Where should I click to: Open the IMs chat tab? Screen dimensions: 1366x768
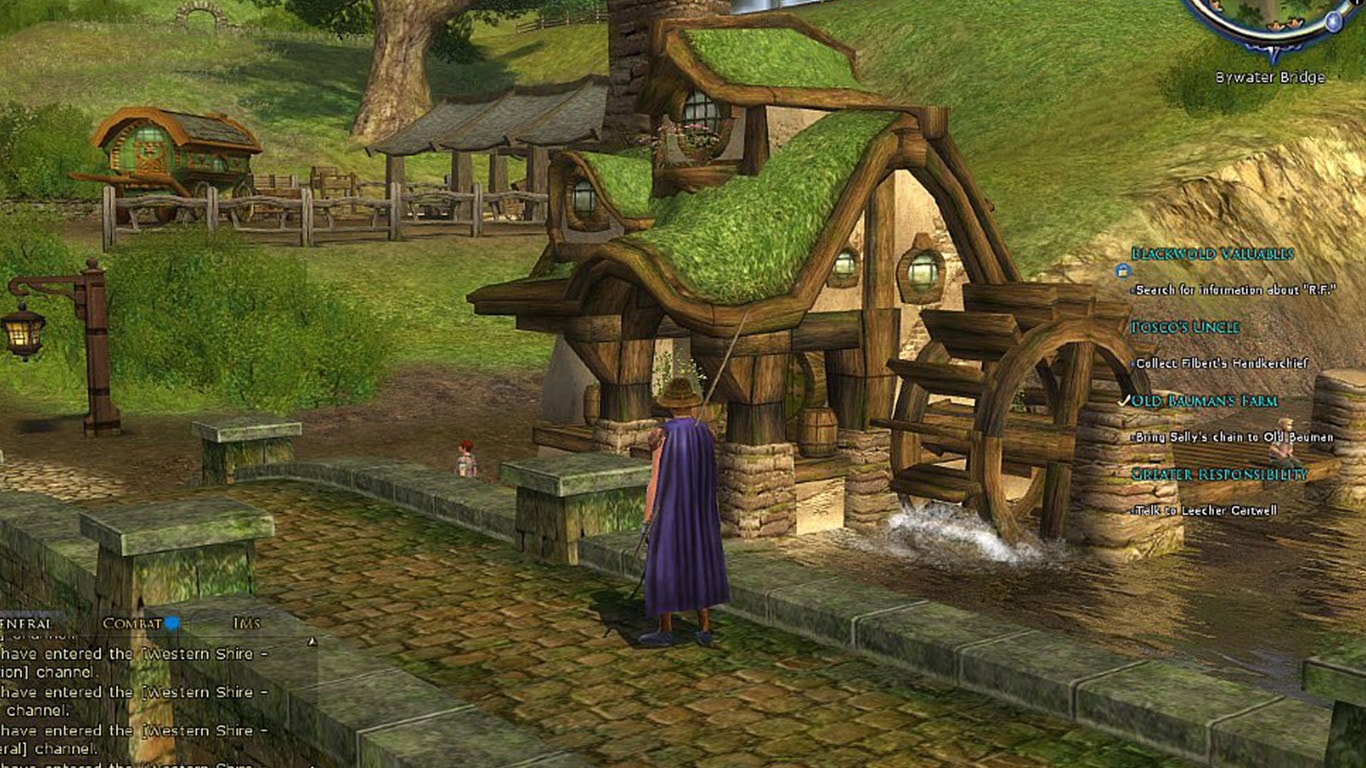point(246,624)
